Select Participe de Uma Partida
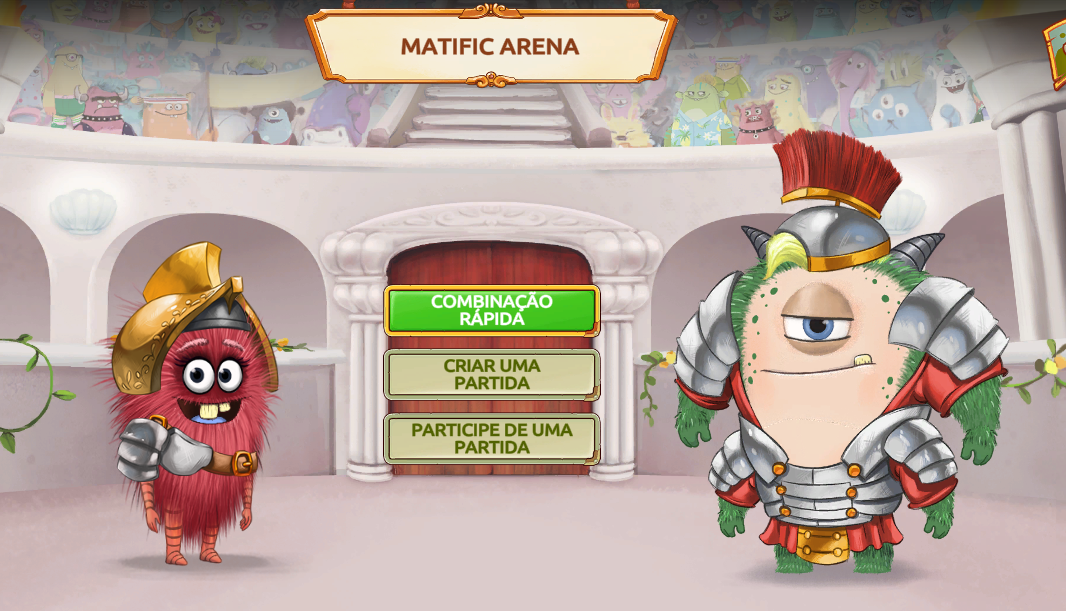This screenshot has height=611, width=1066. point(491,438)
